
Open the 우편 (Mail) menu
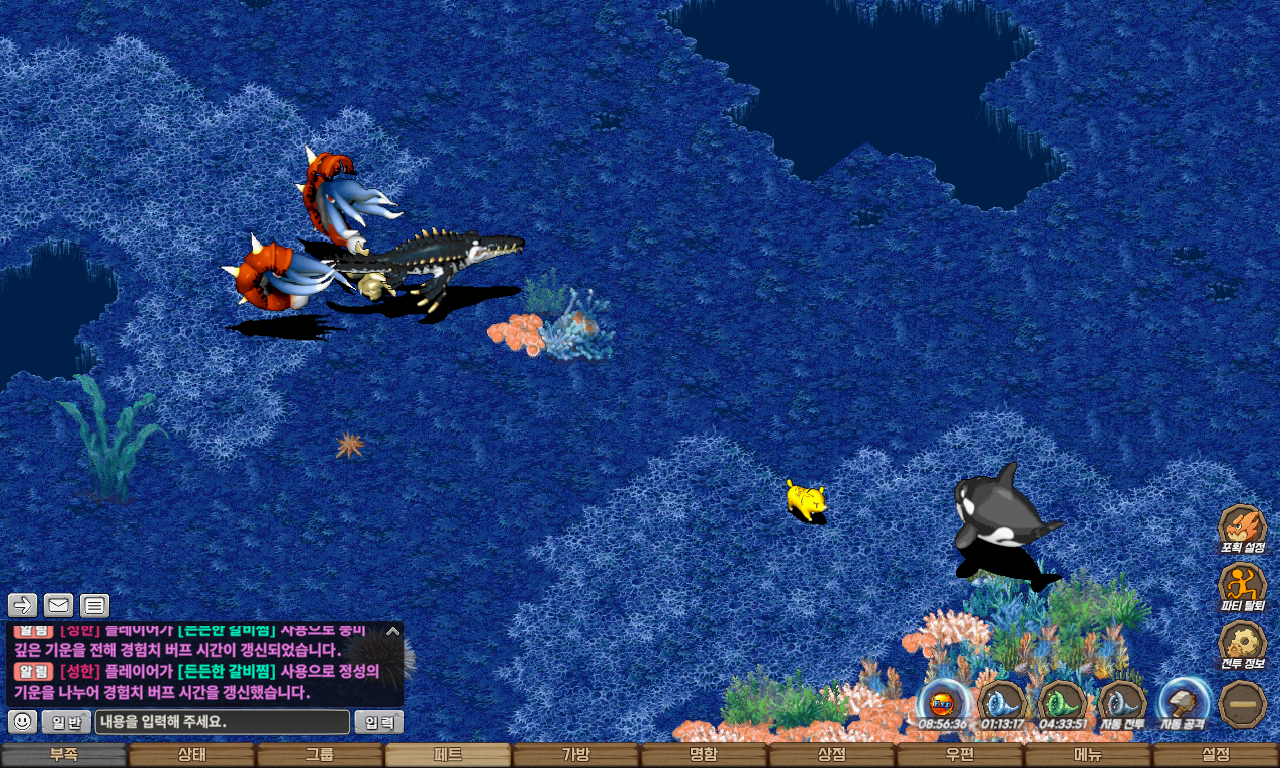click(x=959, y=755)
